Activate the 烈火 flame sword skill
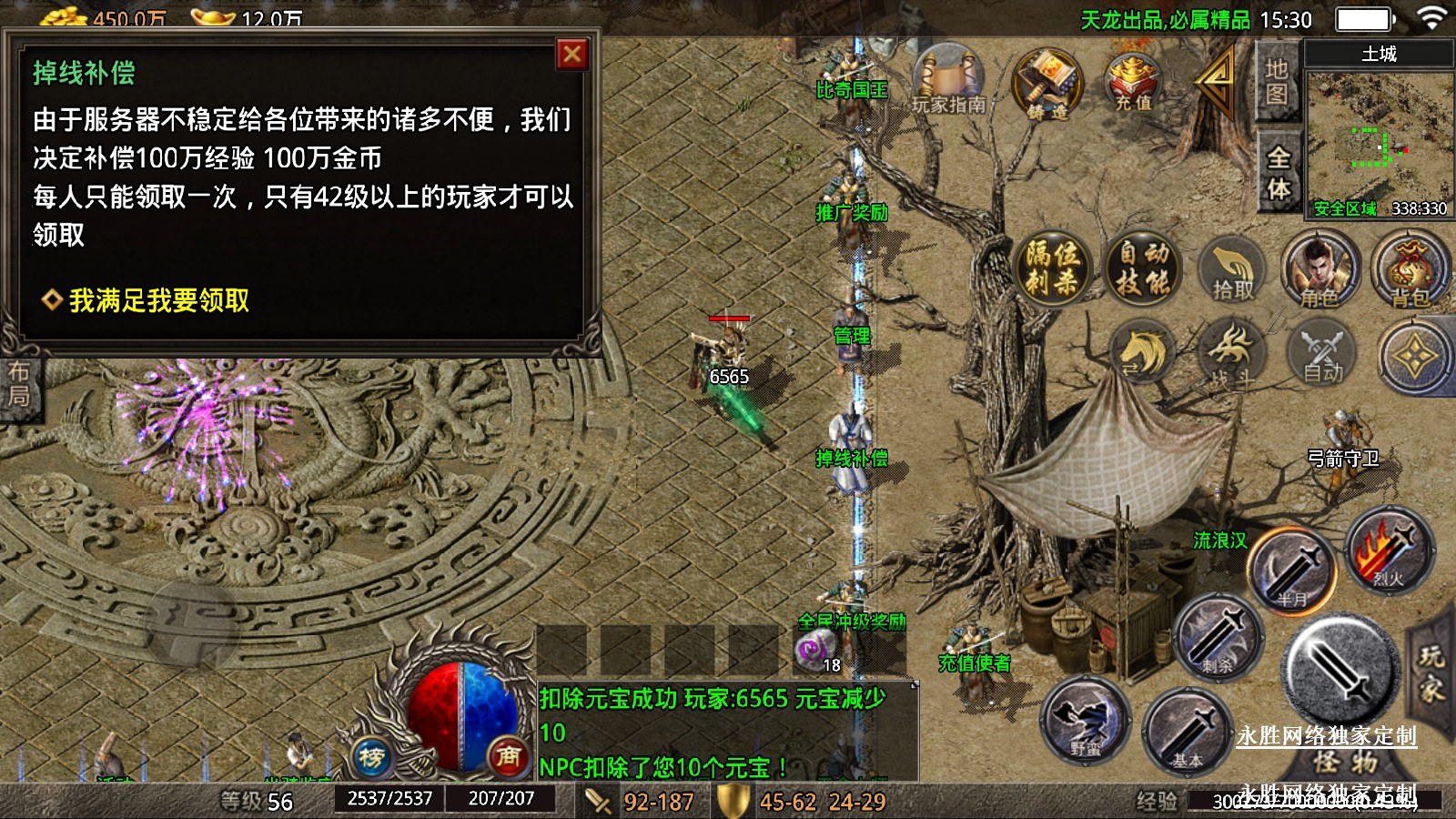Screen dimensions: 1456x819 click(x=1389, y=551)
